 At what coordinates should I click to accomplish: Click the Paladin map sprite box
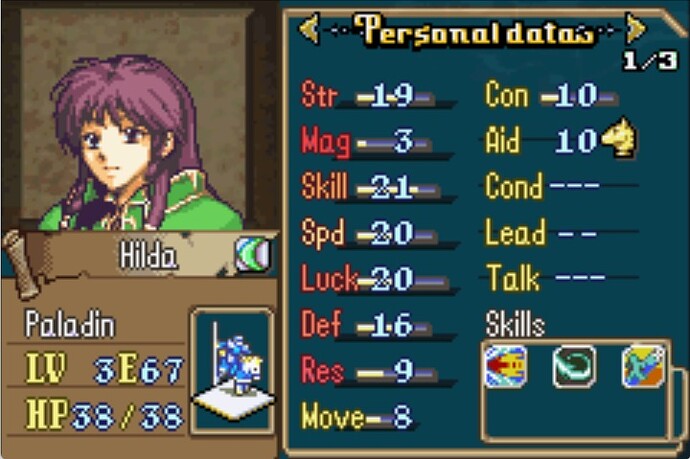tap(232, 370)
